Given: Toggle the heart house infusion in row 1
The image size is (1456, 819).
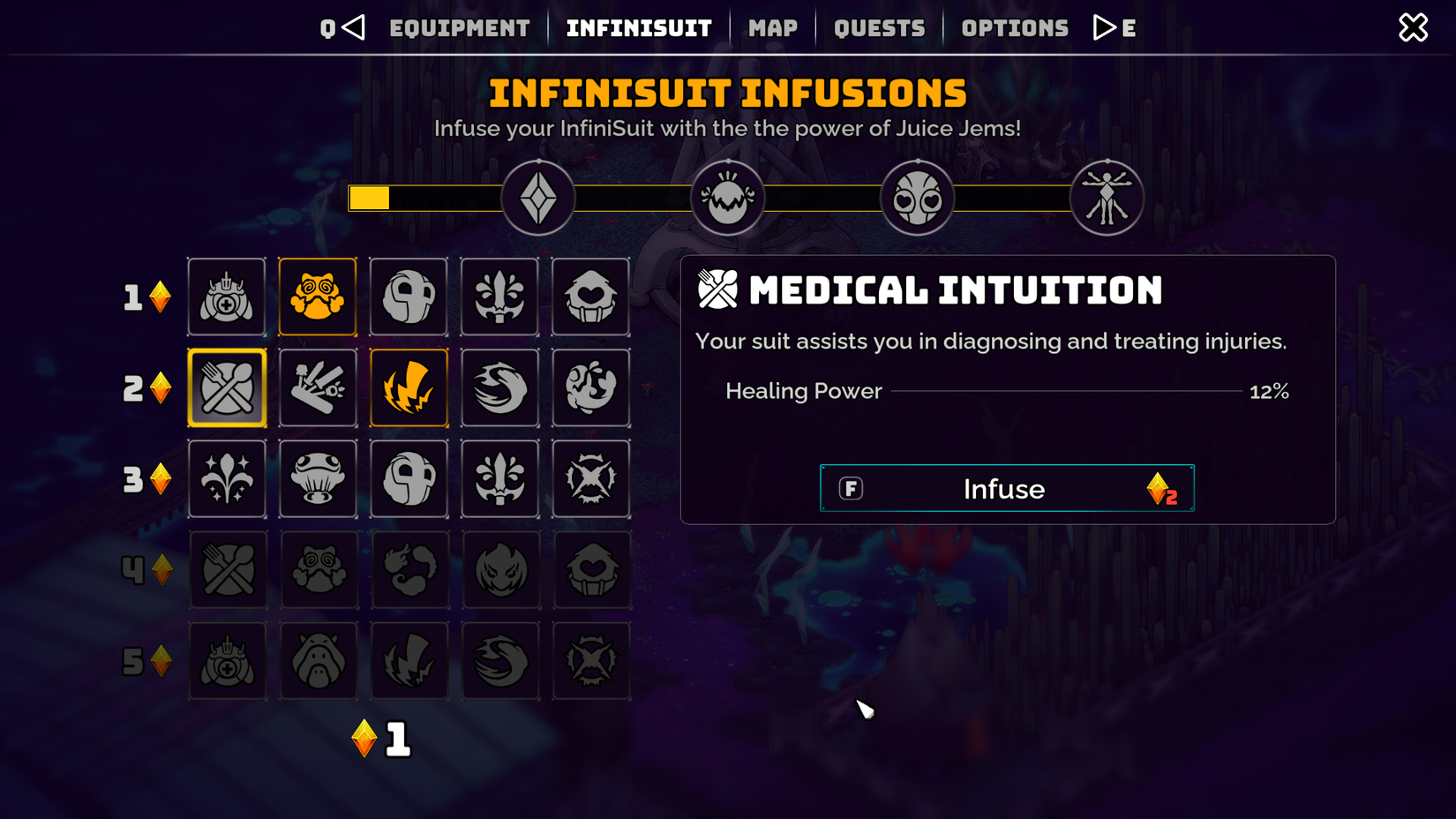Looking at the screenshot, I should 590,297.
